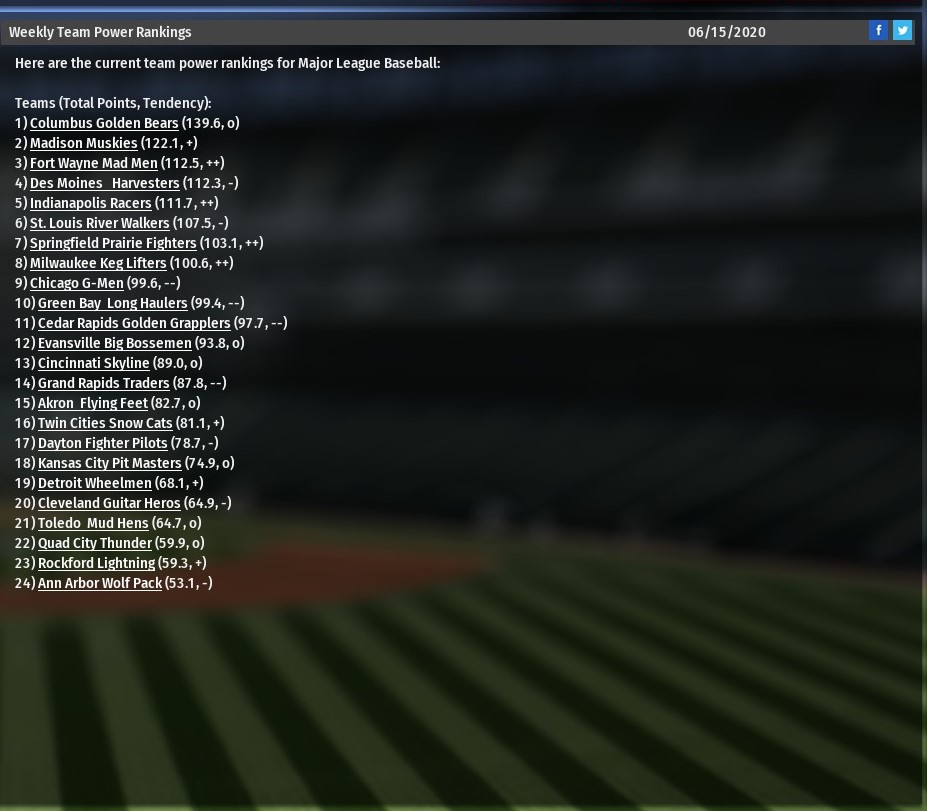
Task: Select the Kansas City Pit Masters link
Action: tap(109, 463)
